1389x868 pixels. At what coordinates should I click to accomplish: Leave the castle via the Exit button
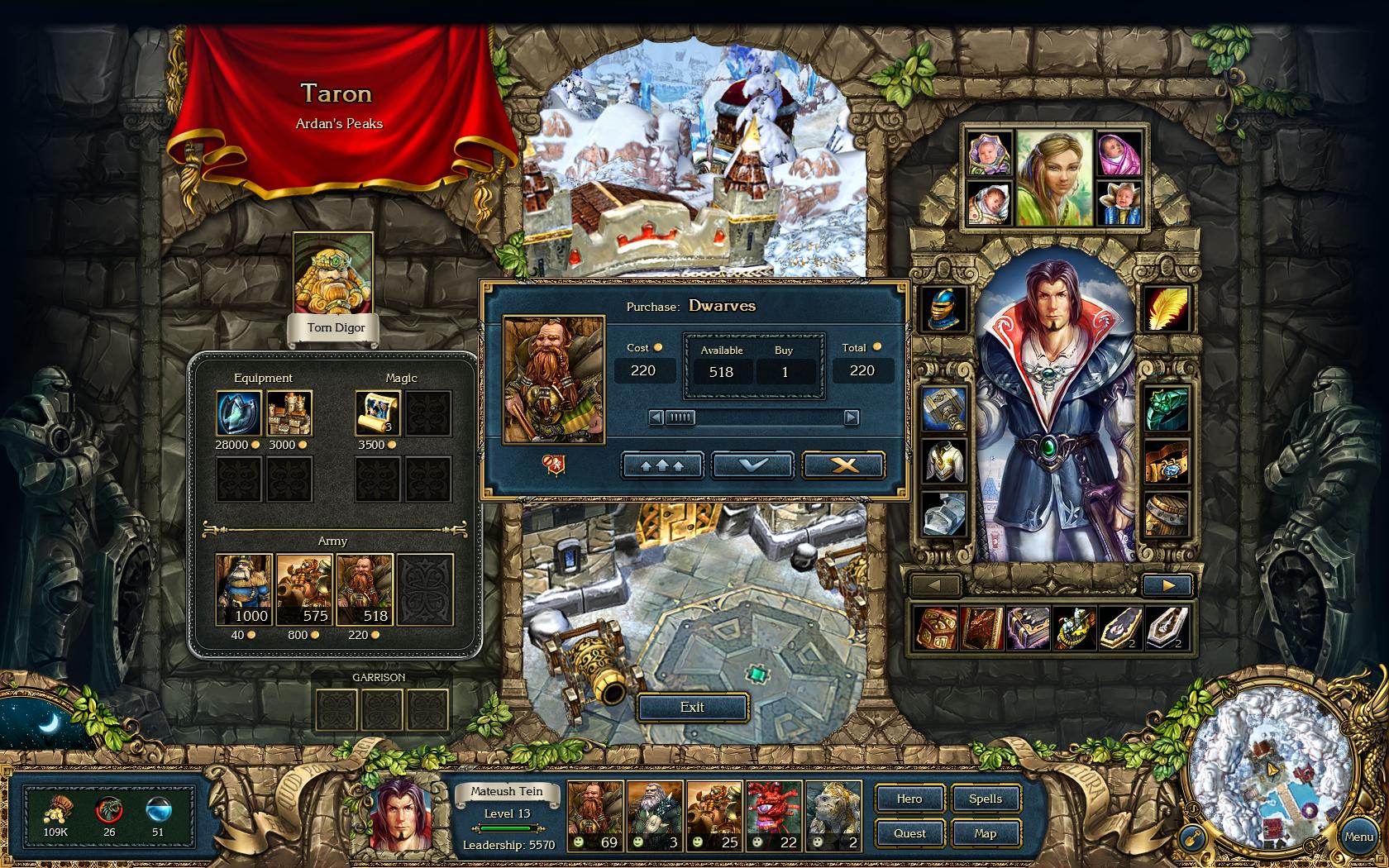[692, 708]
